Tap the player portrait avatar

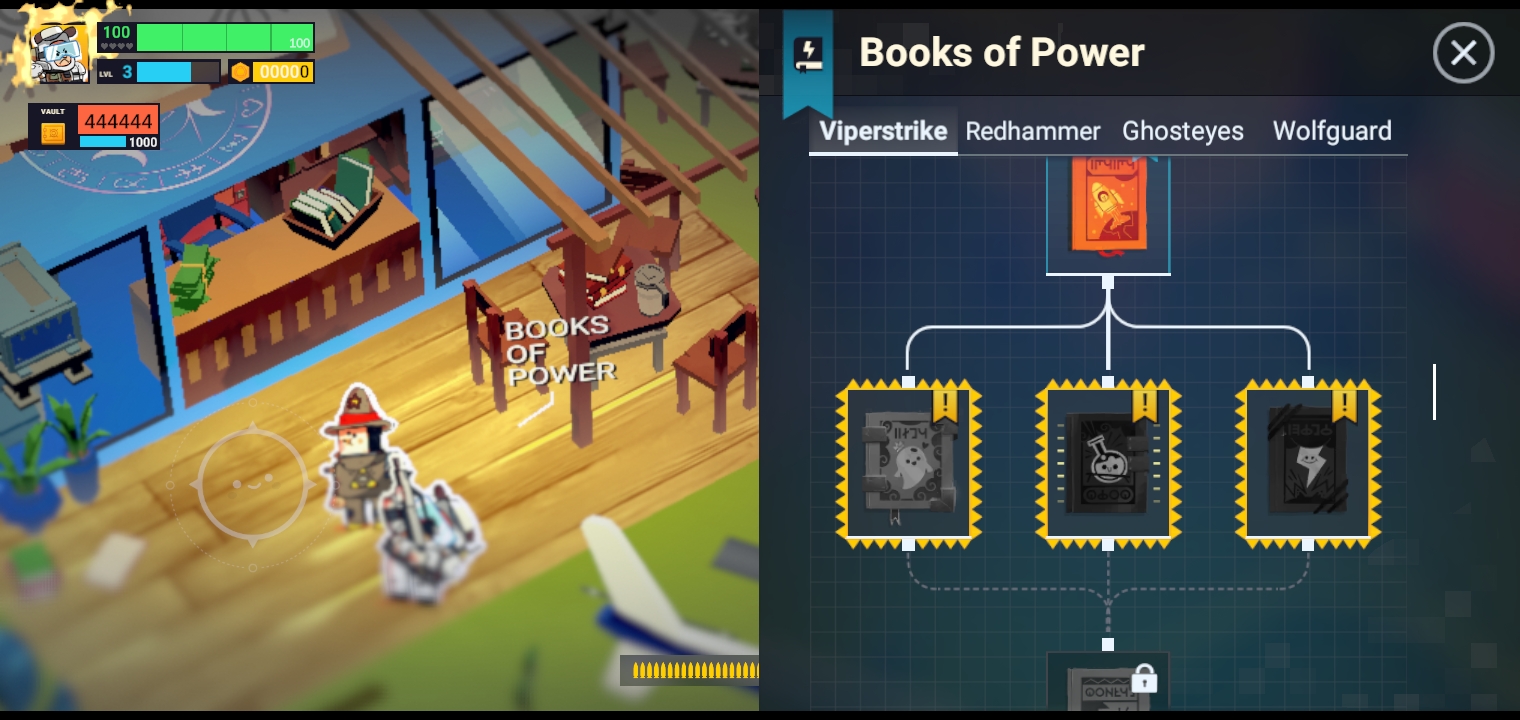click(59, 50)
